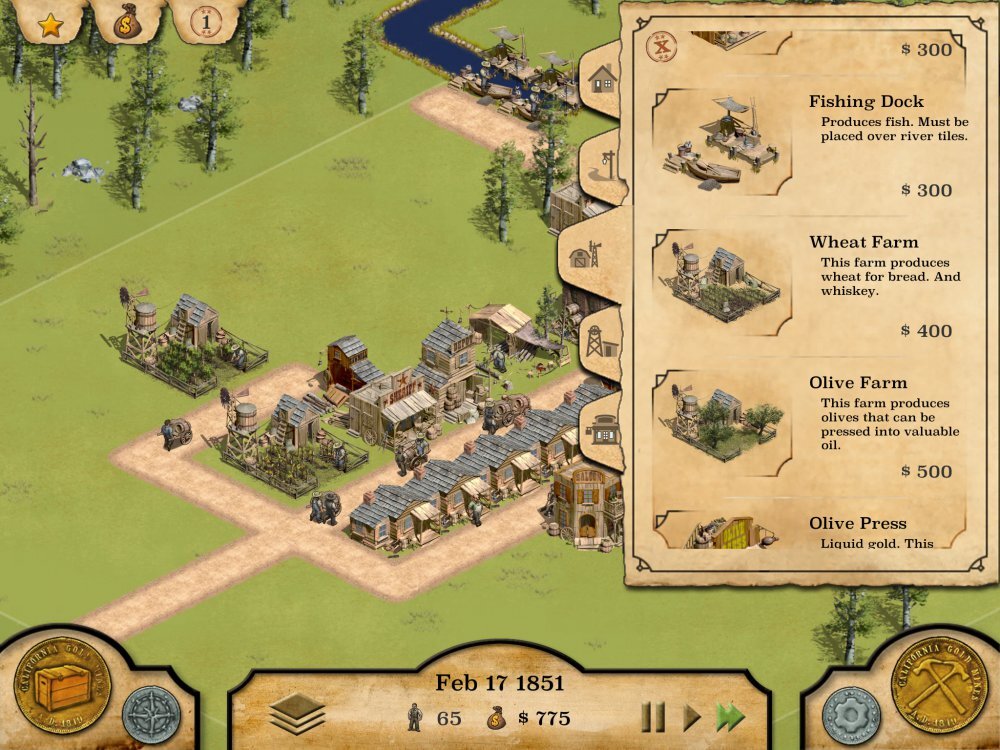Close the build menu with the X button
This screenshot has width=1000, height=750.
pos(660,45)
